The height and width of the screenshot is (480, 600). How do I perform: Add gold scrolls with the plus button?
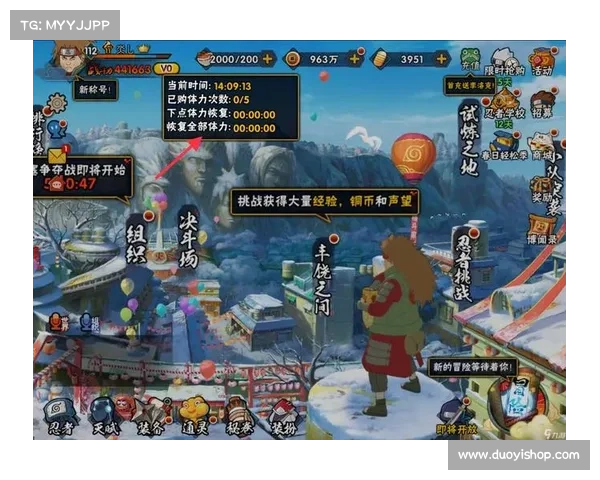440,59
